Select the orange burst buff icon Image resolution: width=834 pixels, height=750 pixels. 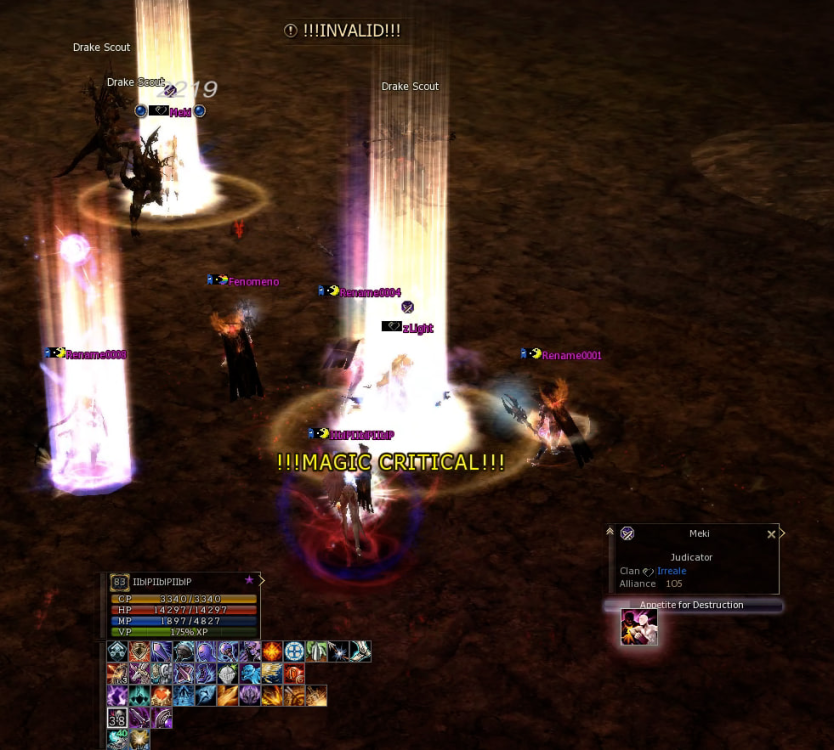click(x=272, y=652)
